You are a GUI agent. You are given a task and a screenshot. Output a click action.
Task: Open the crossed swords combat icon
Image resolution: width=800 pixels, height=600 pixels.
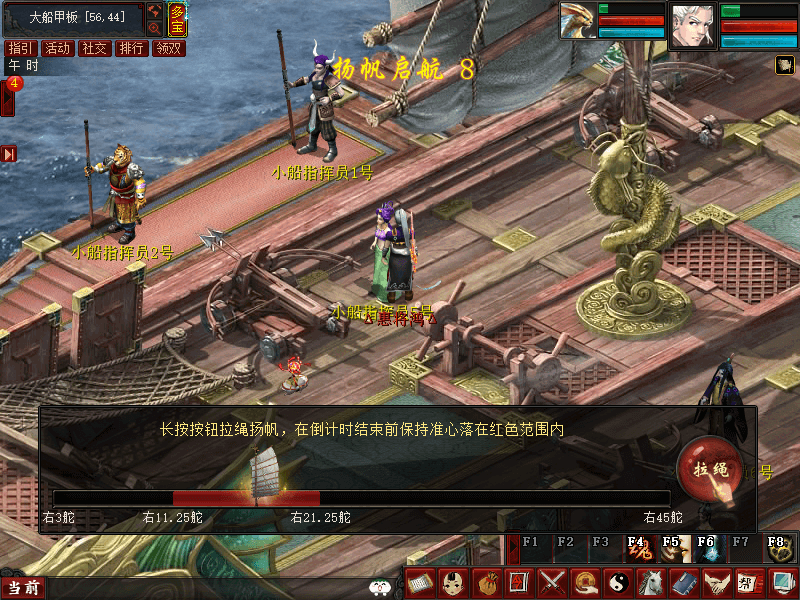click(552, 581)
